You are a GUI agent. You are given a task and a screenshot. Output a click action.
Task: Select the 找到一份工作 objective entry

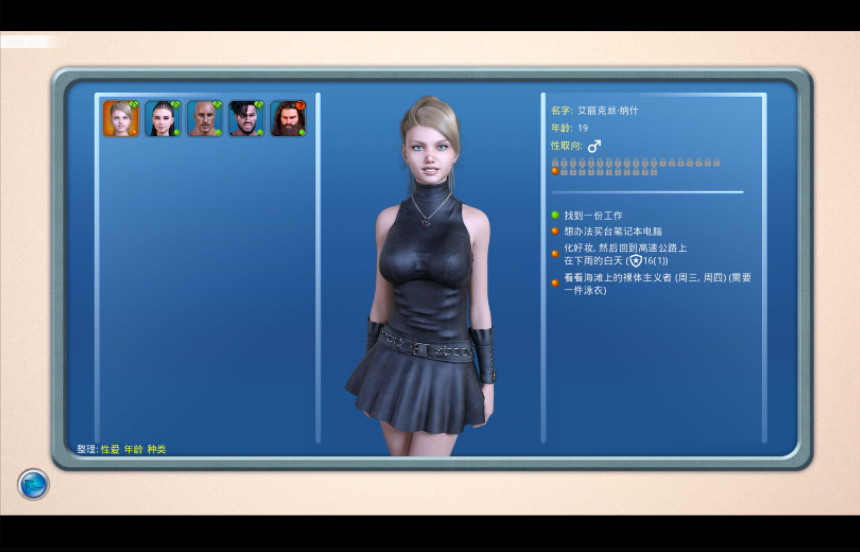click(593, 215)
